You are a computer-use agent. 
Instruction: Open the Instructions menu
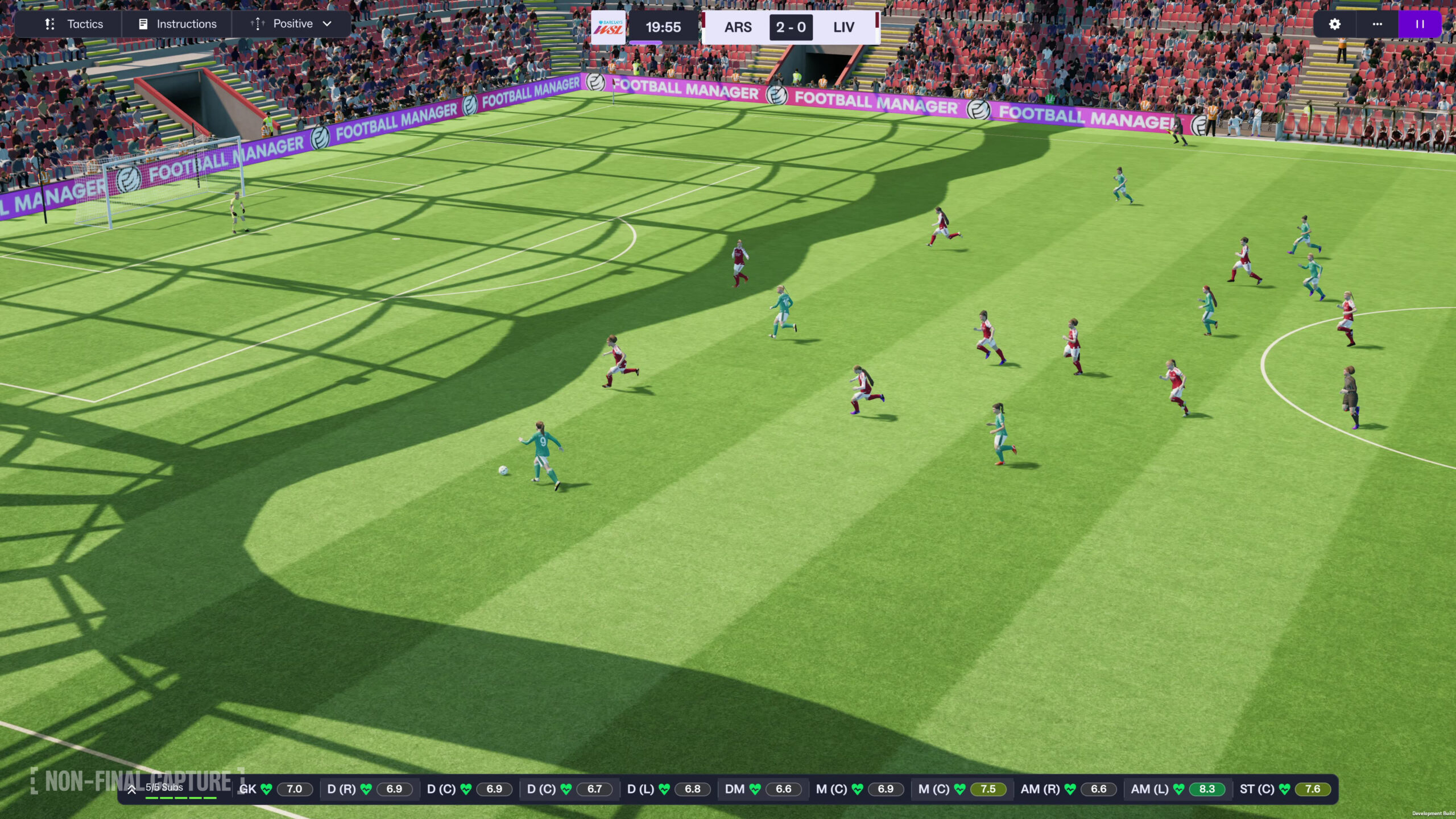182,24
